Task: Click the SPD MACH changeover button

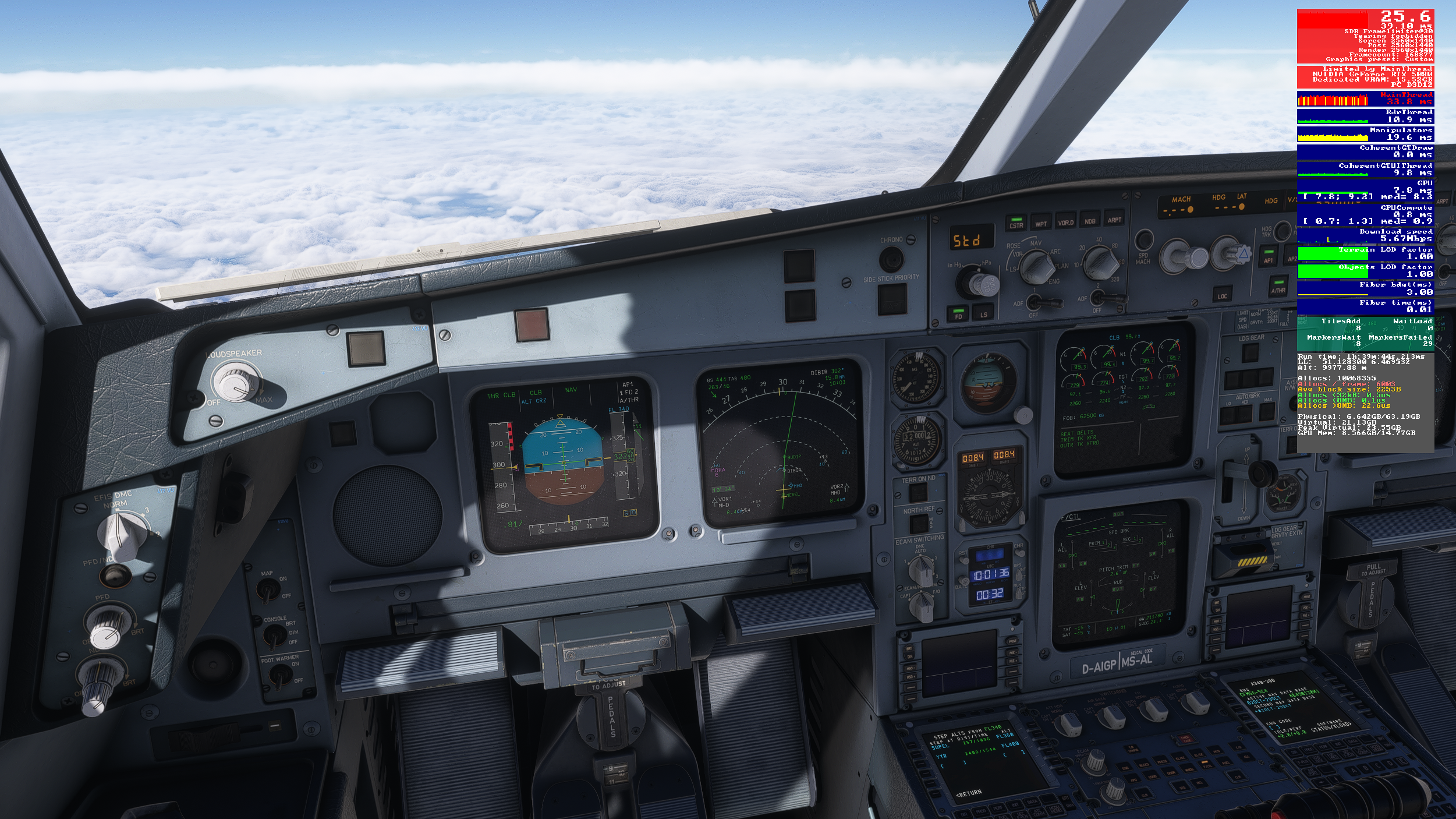Action: point(1144,239)
